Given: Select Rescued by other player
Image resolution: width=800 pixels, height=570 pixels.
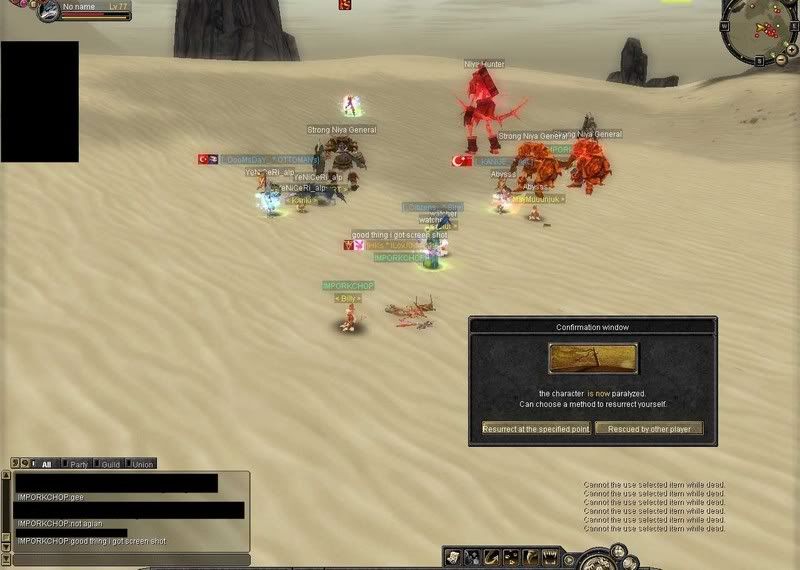Looking at the screenshot, I should [x=649, y=428].
